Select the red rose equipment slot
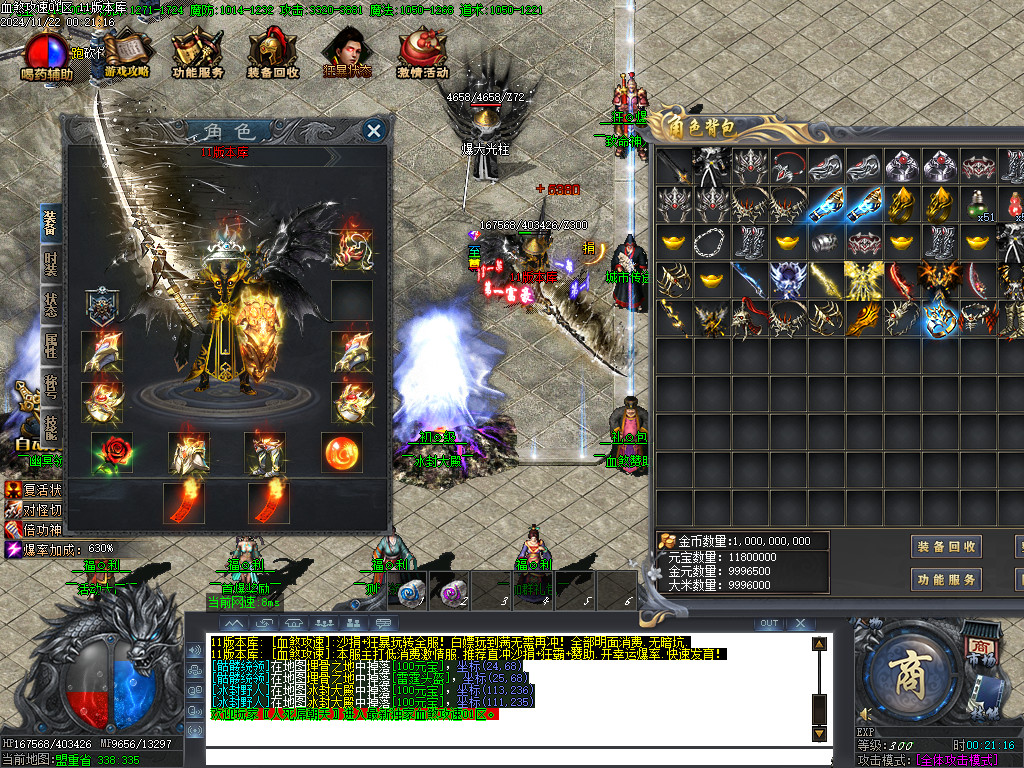The height and width of the screenshot is (768, 1024). click(111, 453)
